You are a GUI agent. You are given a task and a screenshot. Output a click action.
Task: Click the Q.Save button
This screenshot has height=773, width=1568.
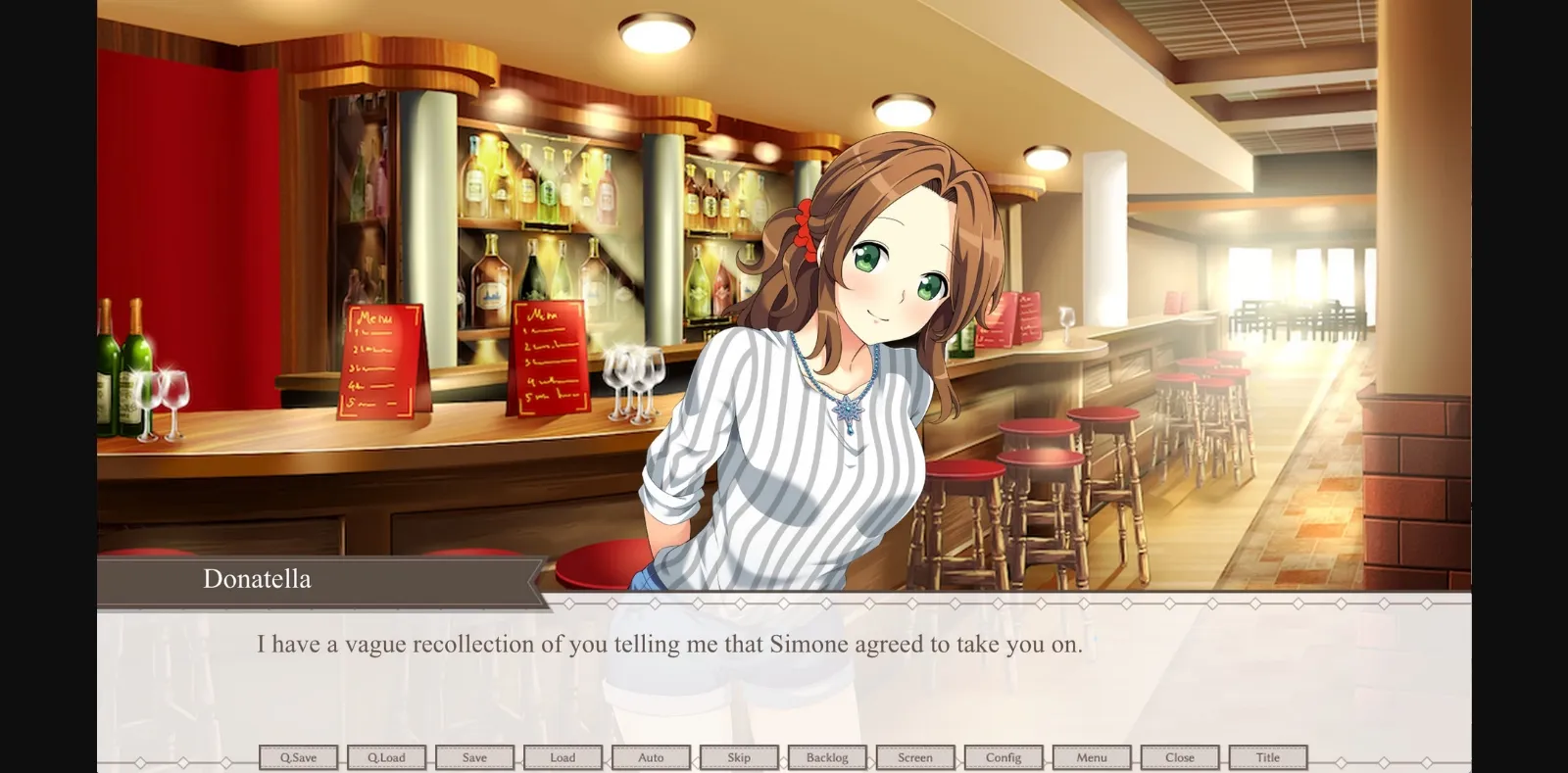coord(298,756)
